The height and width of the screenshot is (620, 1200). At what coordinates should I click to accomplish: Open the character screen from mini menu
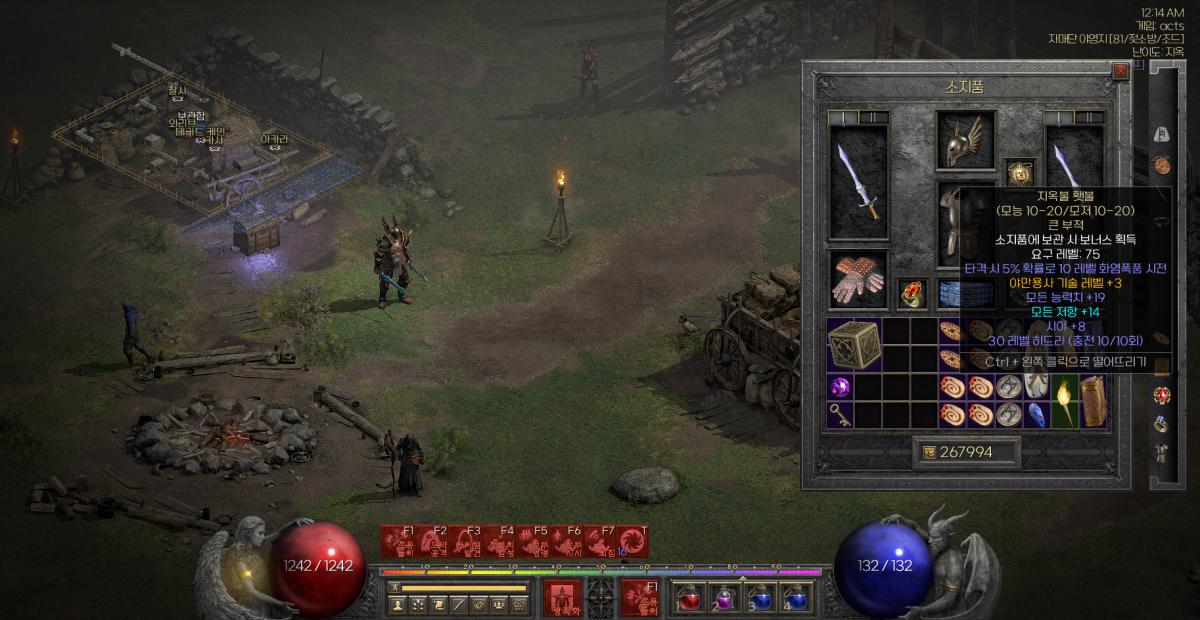click(398, 604)
